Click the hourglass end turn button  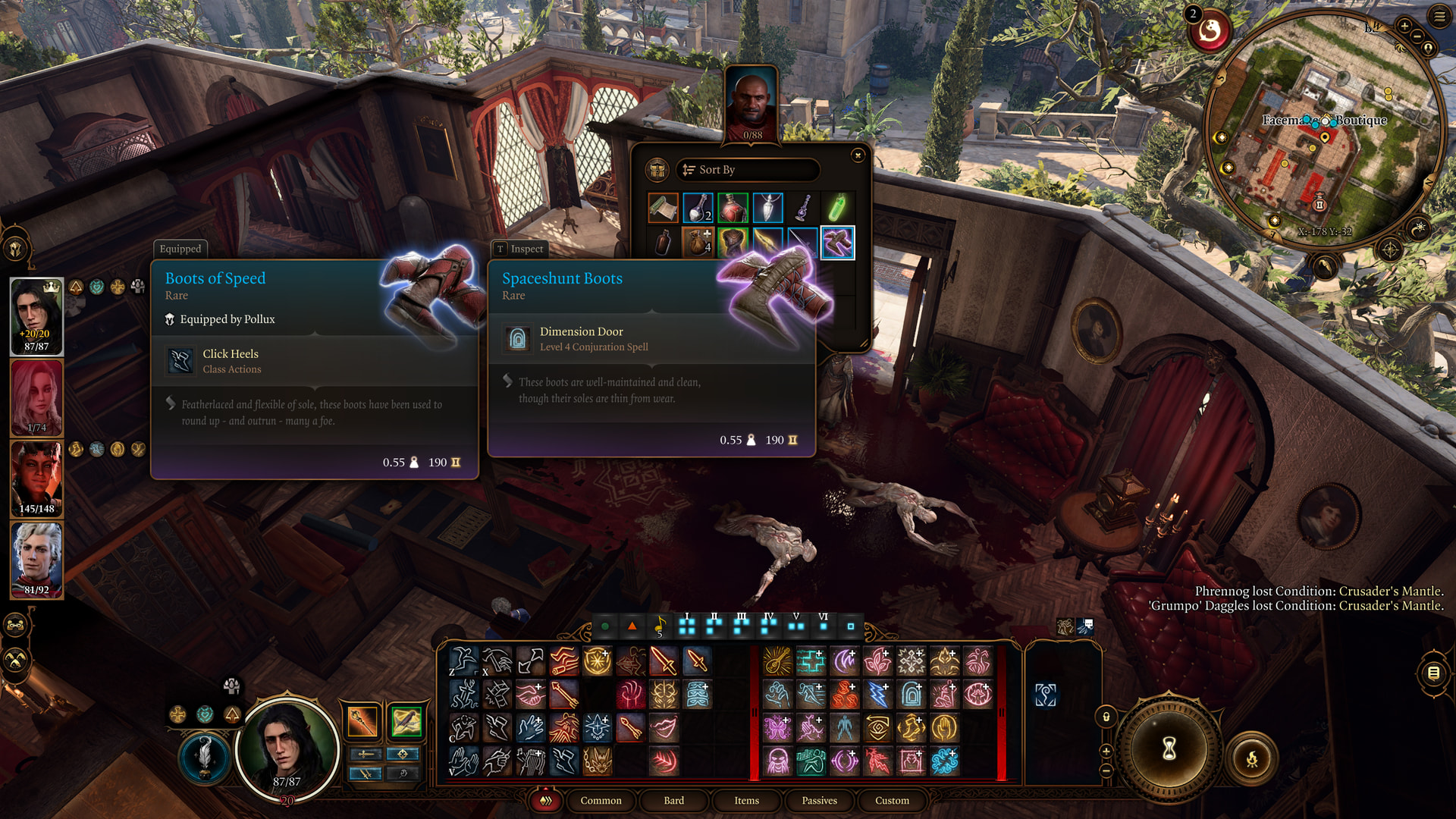pos(1169,748)
